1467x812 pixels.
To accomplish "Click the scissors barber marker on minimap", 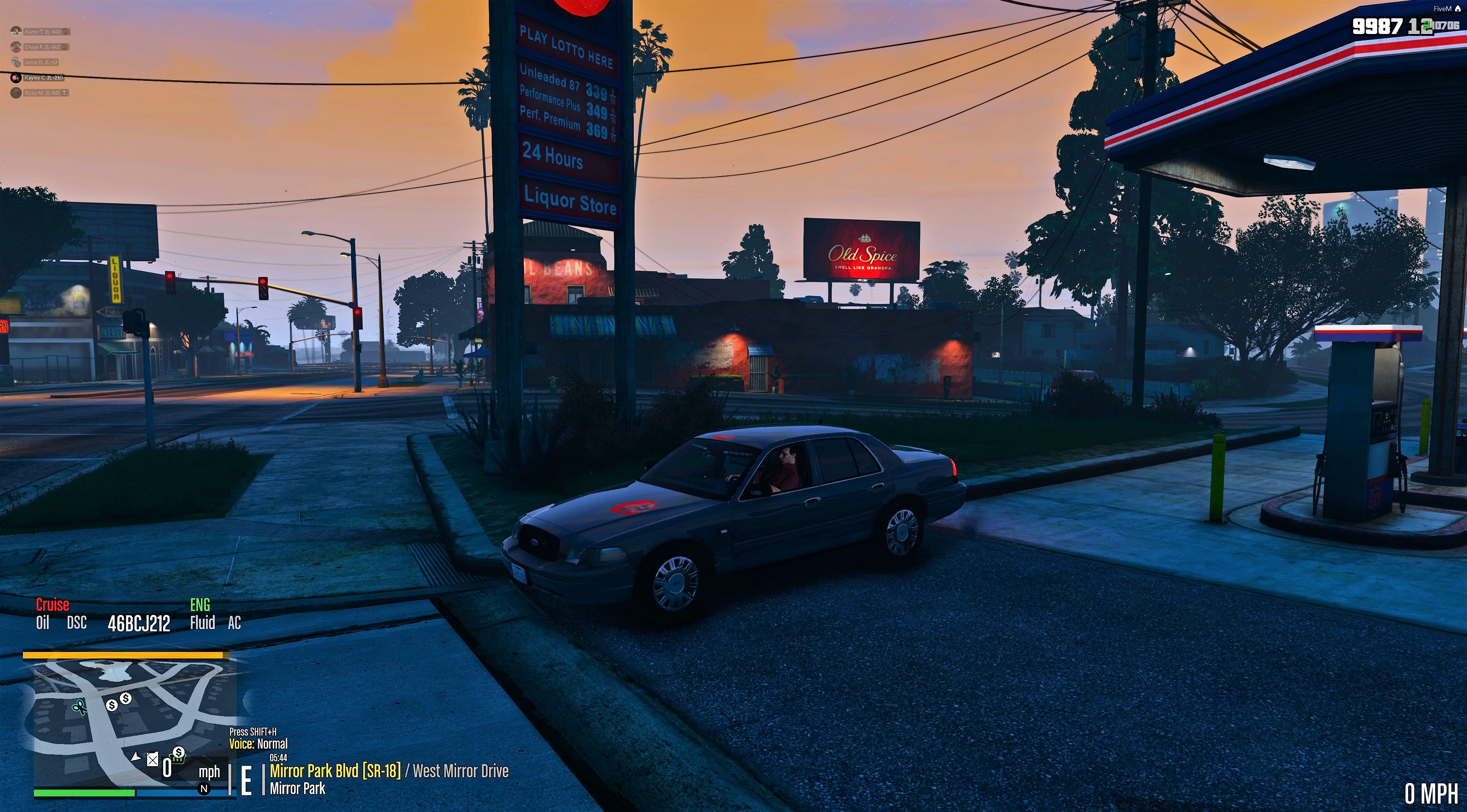I will pos(79,708).
